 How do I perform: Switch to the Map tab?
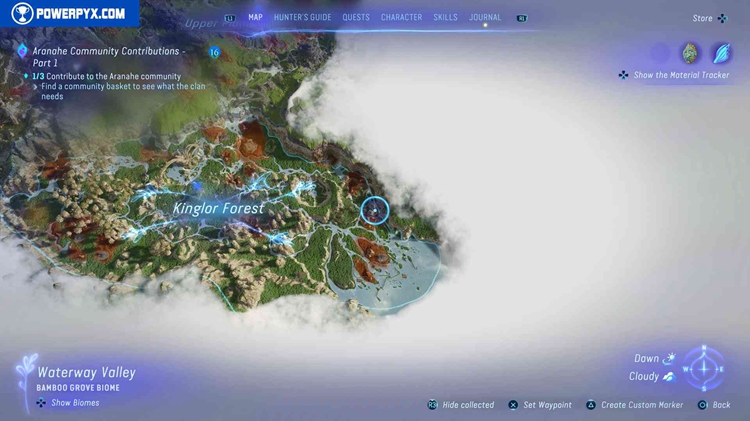(255, 17)
